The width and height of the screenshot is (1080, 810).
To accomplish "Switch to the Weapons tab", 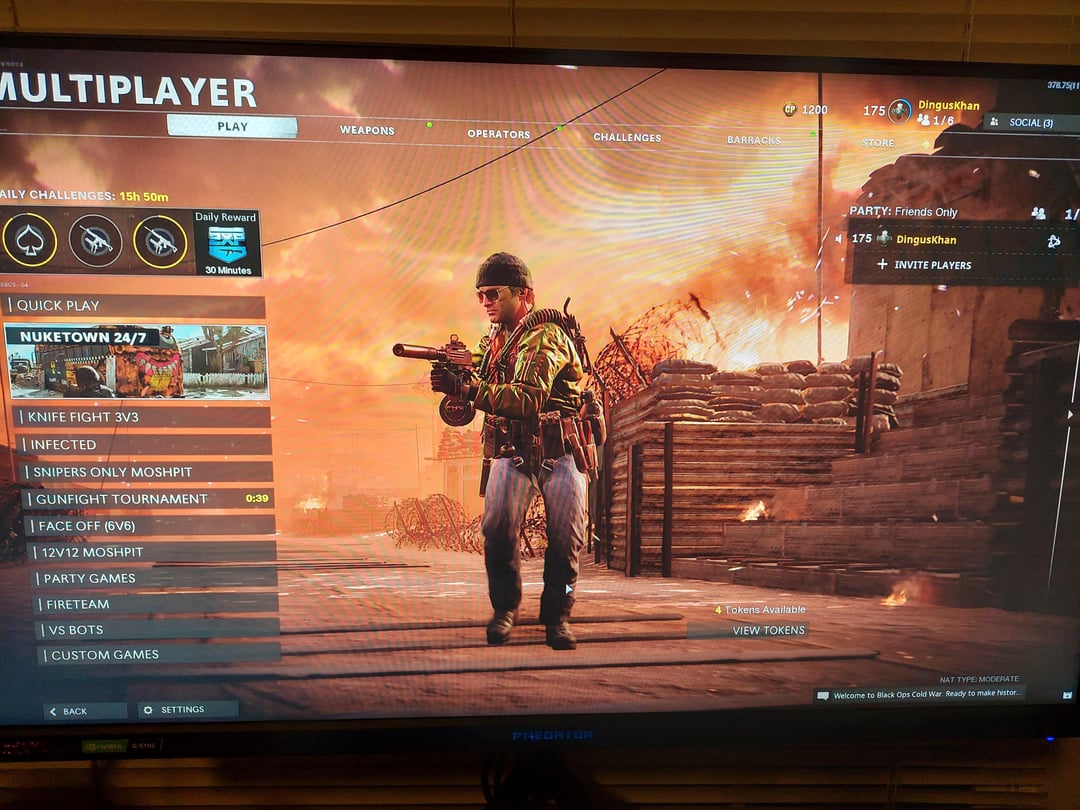I will (x=367, y=130).
